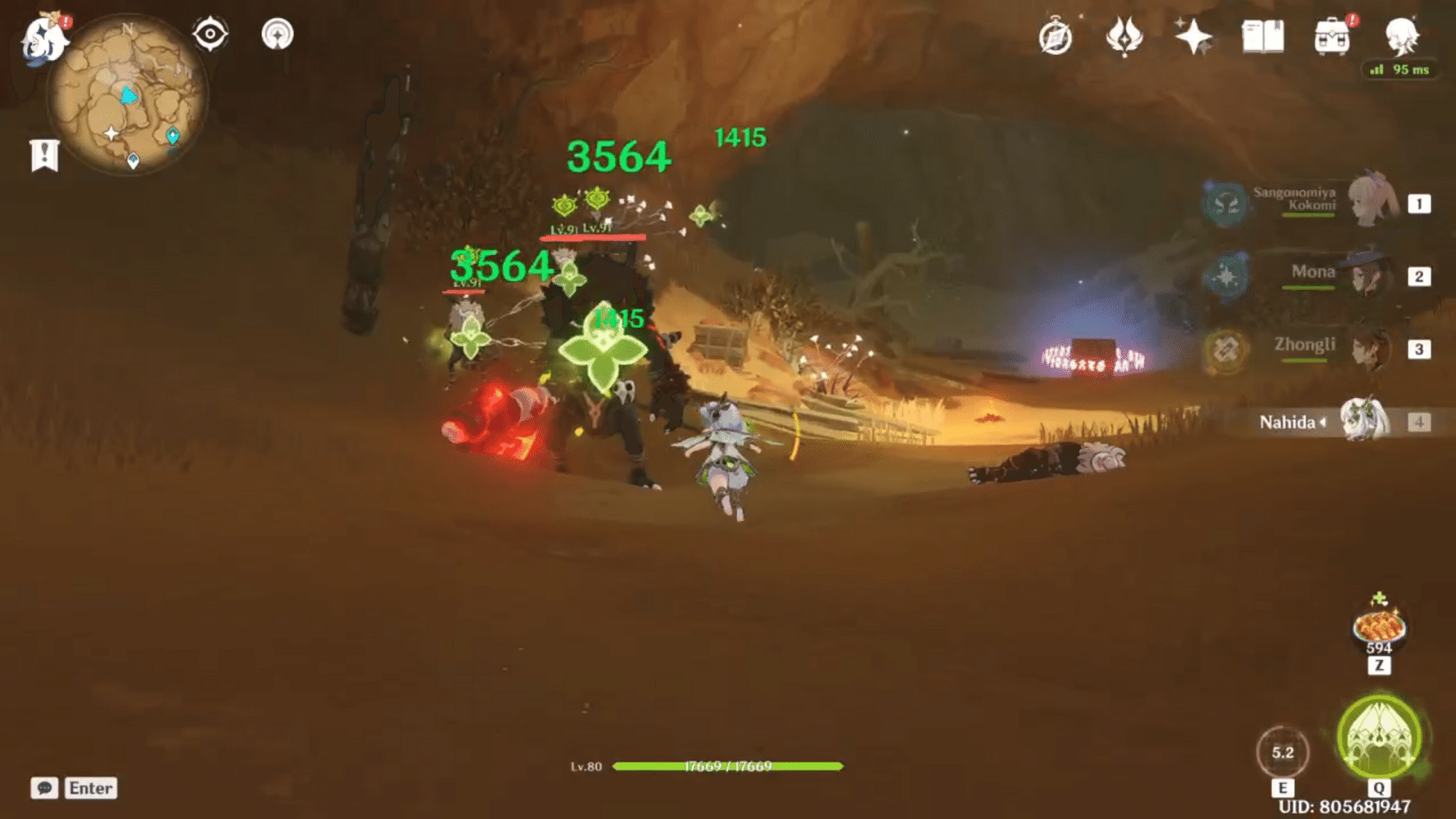The image size is (1456, 819).
Task: Open the Adventurer Handbook book icon
Action: tap(1264, 36)
